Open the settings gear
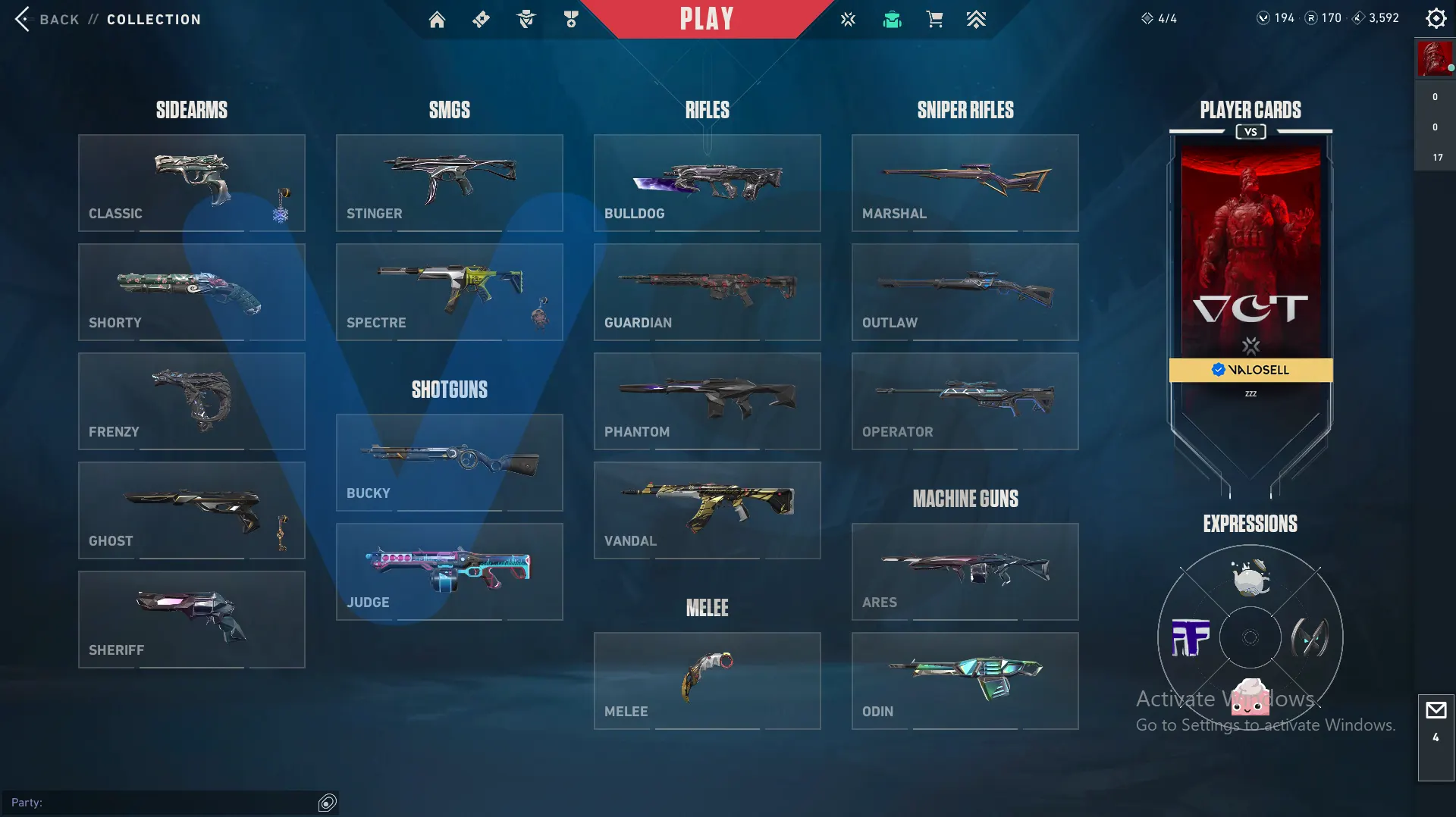Image resolution: width=1456 pixels, height=817 pixels. (1436, 18)
